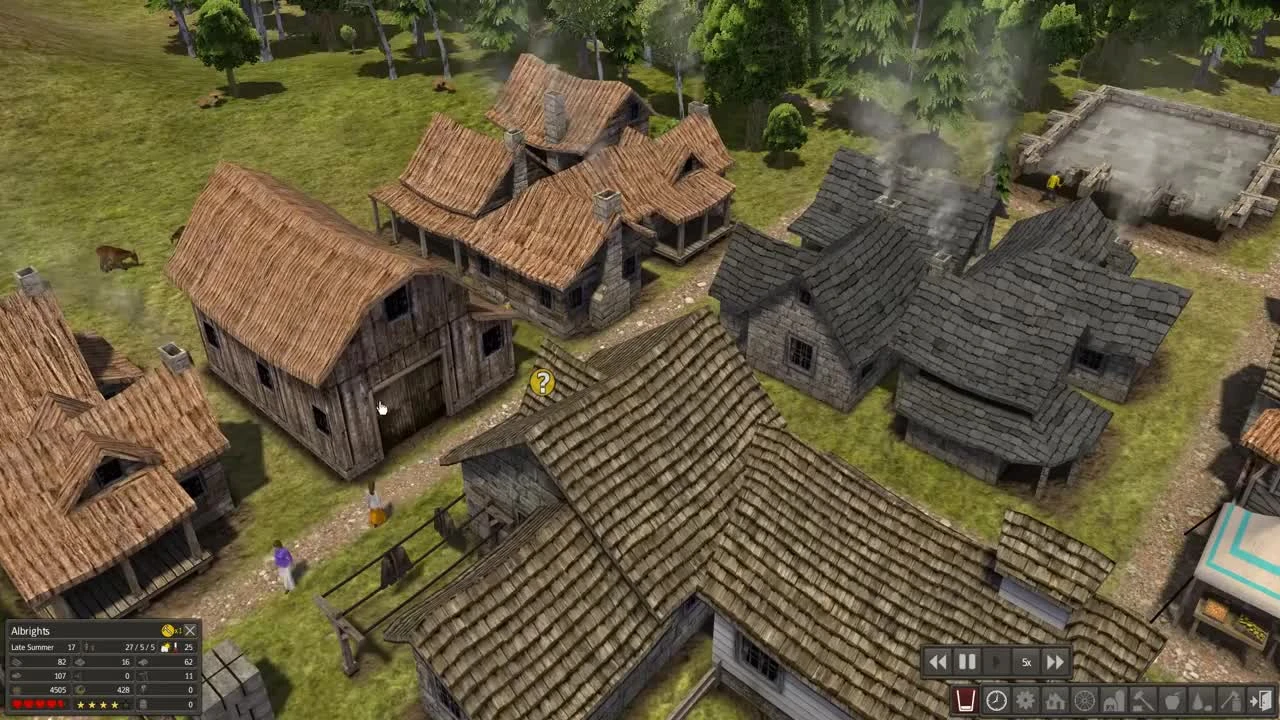Click the rewind slow-down button
This screenshot has height=720, width=1280.
(938, 661)
